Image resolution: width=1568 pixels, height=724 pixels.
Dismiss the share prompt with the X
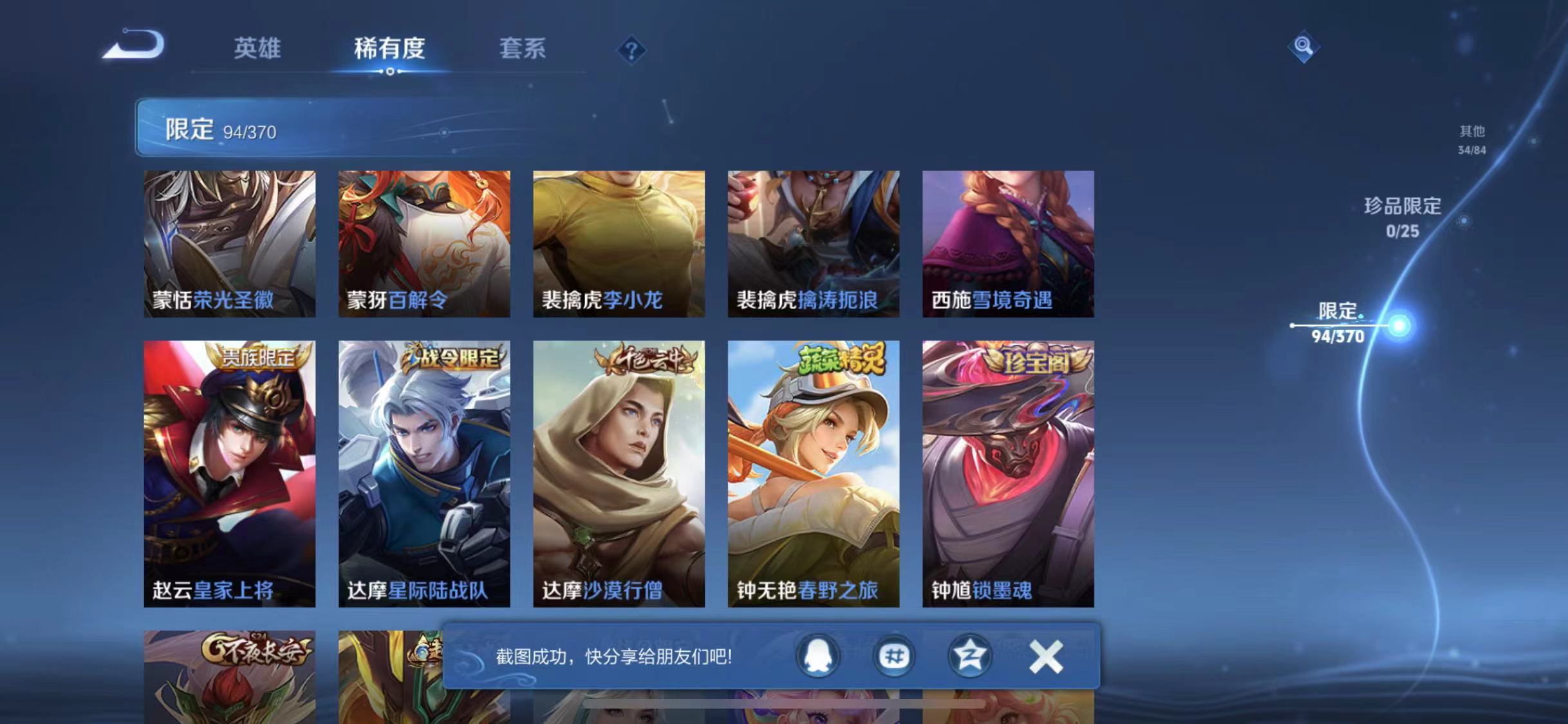[x=1046, y=656]
